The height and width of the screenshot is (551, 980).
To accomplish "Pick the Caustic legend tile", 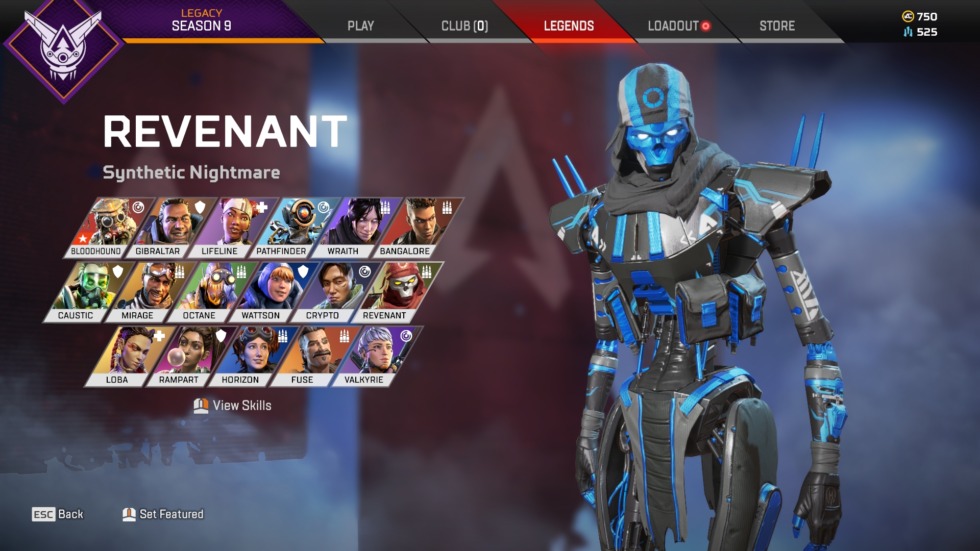I will (82, 291).
